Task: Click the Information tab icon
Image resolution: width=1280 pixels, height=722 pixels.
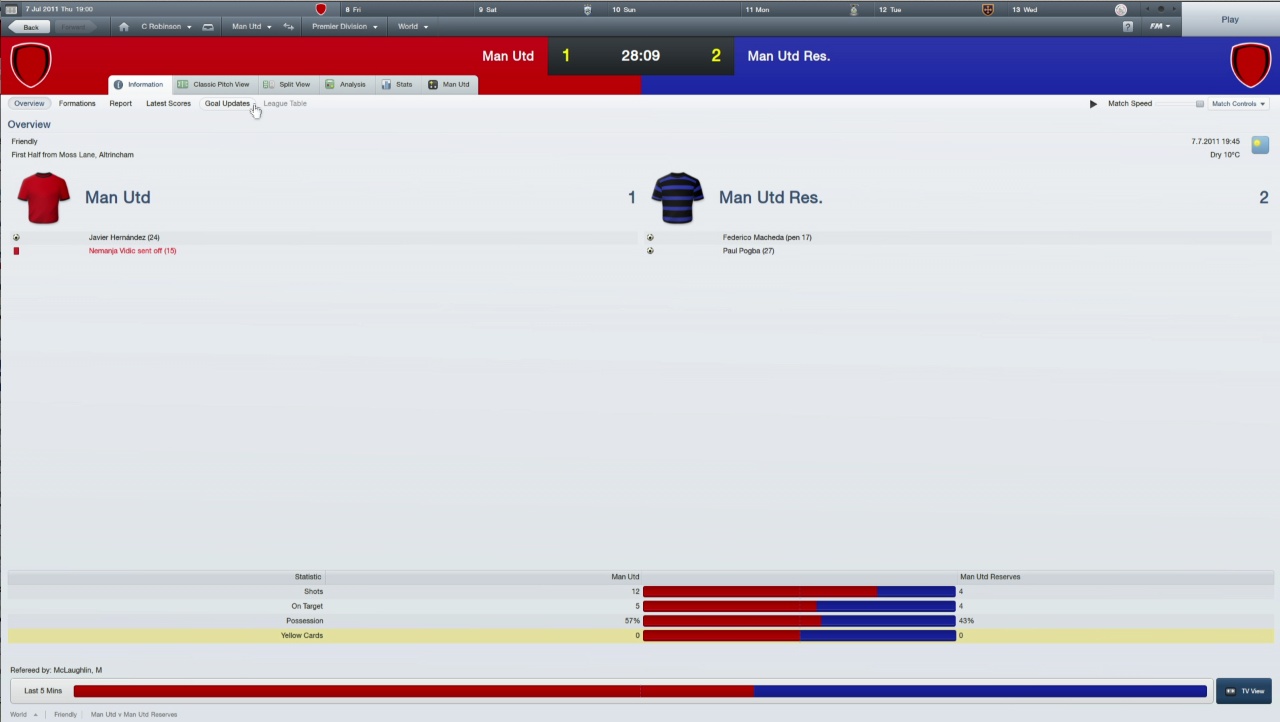Action: pos(119,84)
